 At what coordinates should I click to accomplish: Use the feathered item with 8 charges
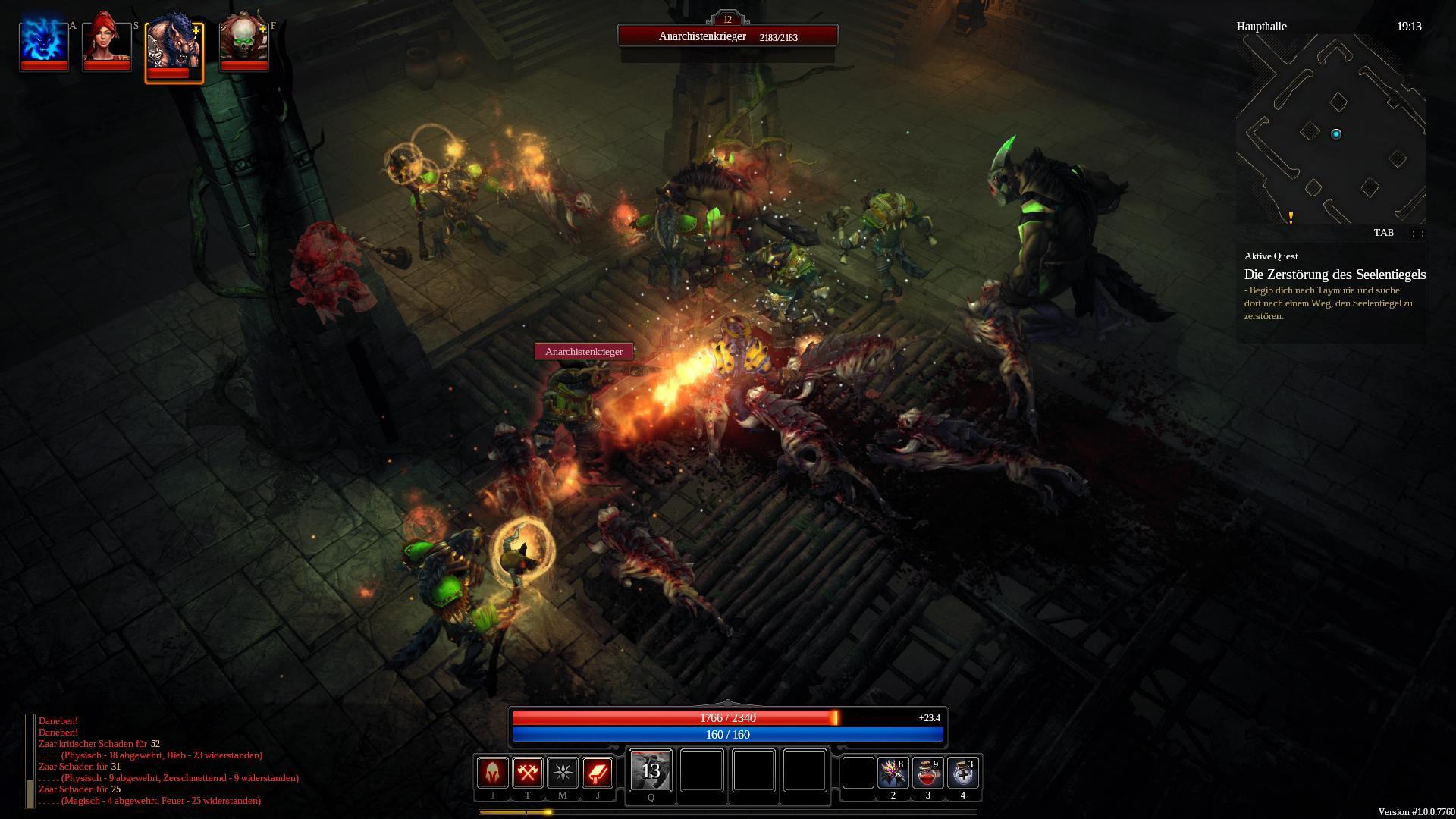point(893,773)
